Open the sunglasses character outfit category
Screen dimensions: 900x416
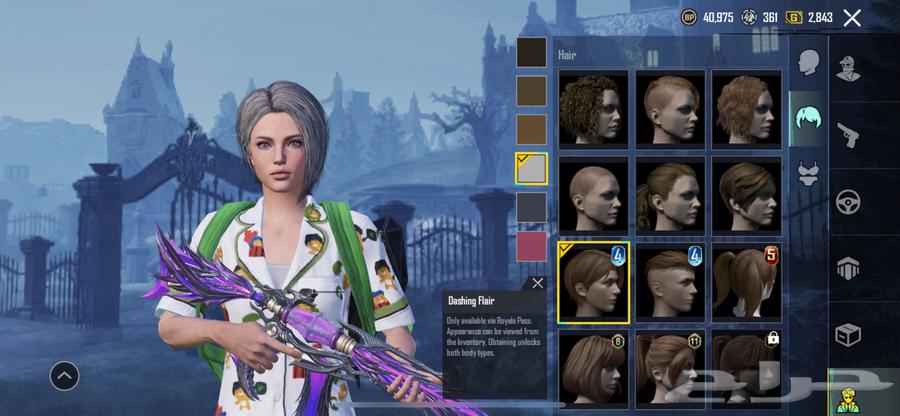849,69
